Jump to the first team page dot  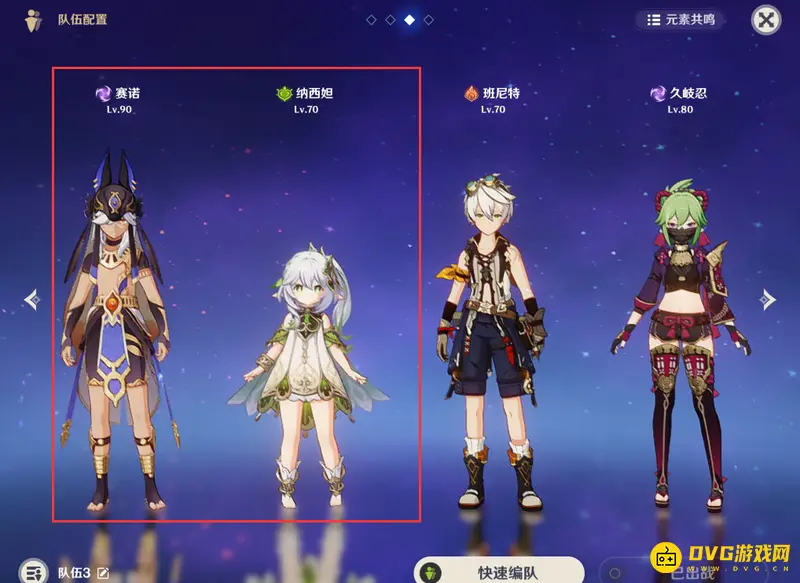click(371, 19)
